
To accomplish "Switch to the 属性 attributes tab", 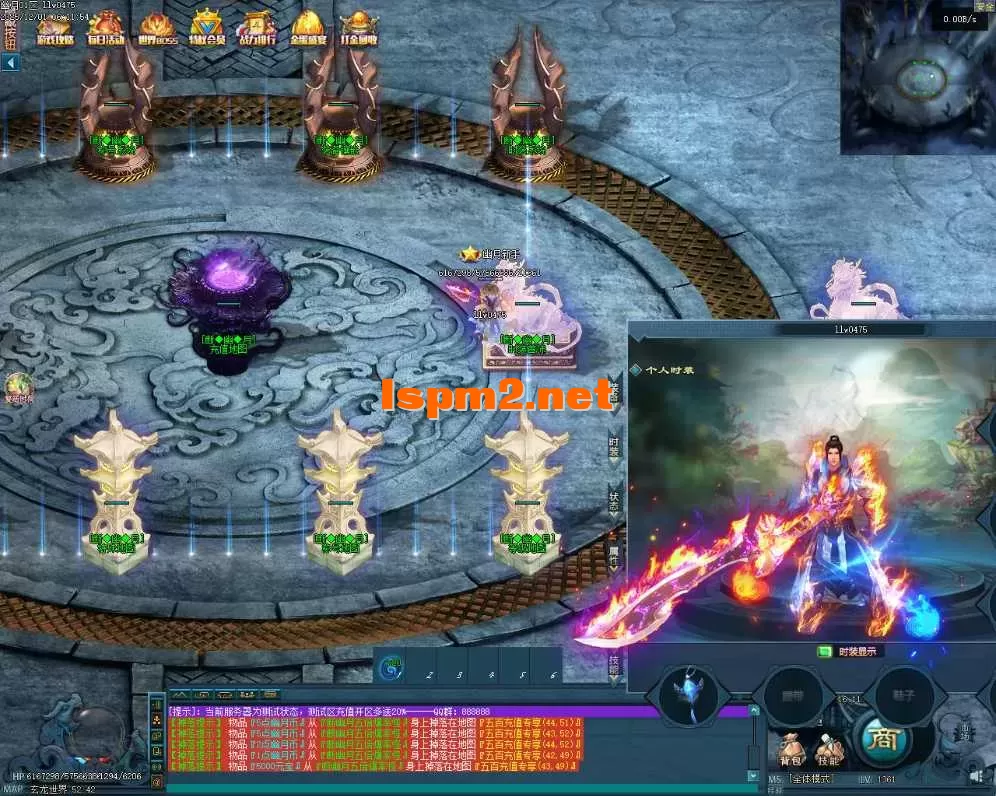I will (x=614, y=553).
